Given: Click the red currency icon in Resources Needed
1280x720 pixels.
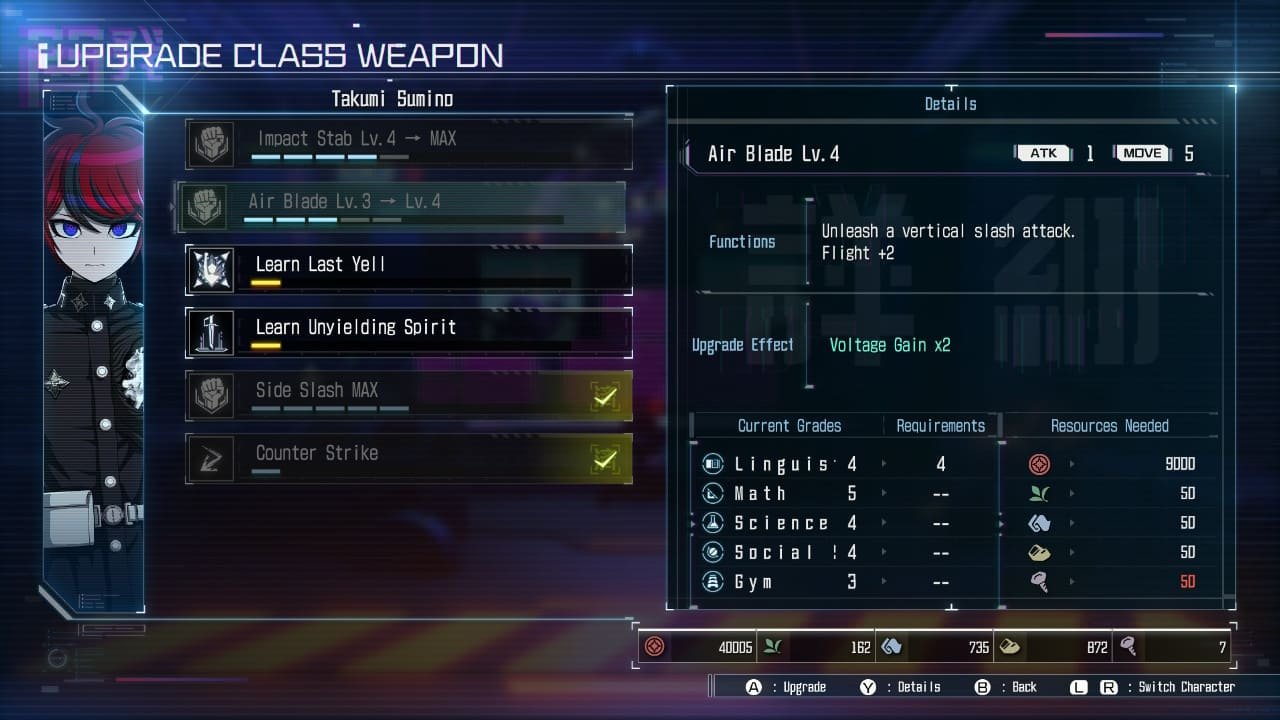Looking at the screenshot, I should coord(1039,463).
